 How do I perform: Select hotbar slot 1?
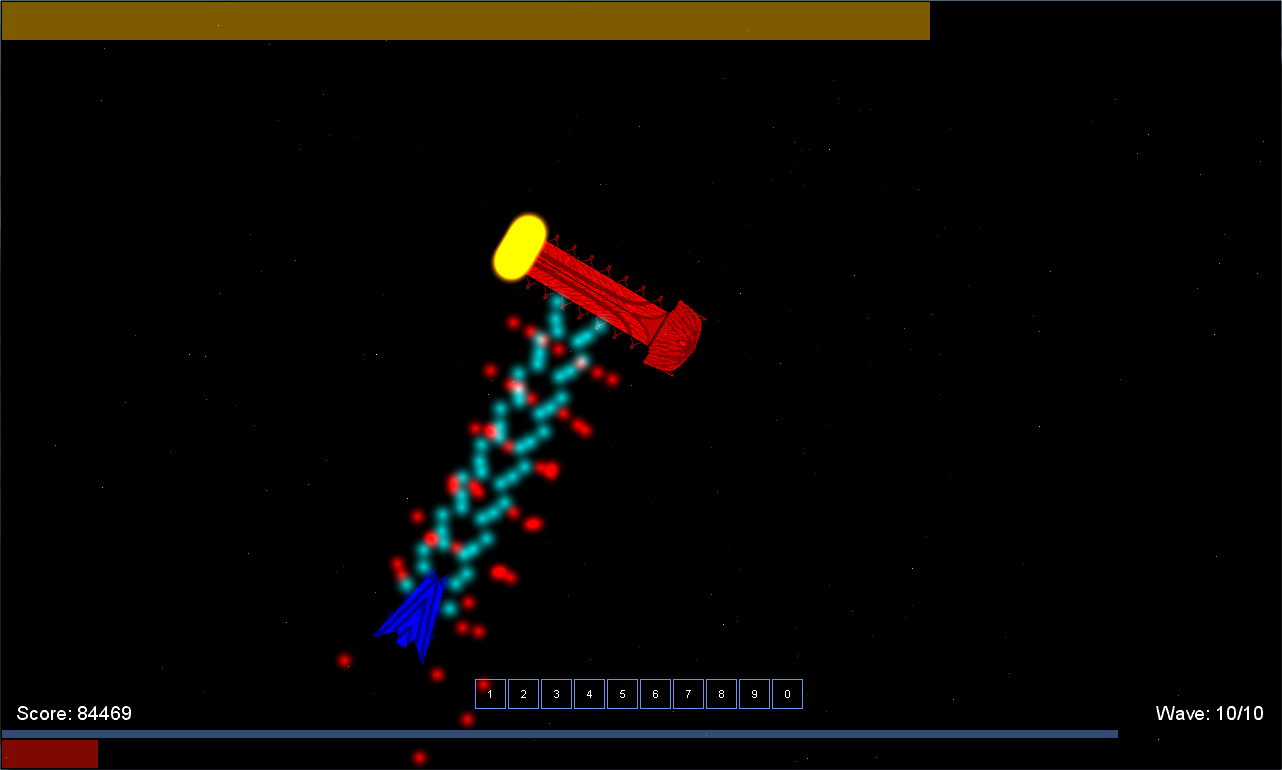(490, 694)
